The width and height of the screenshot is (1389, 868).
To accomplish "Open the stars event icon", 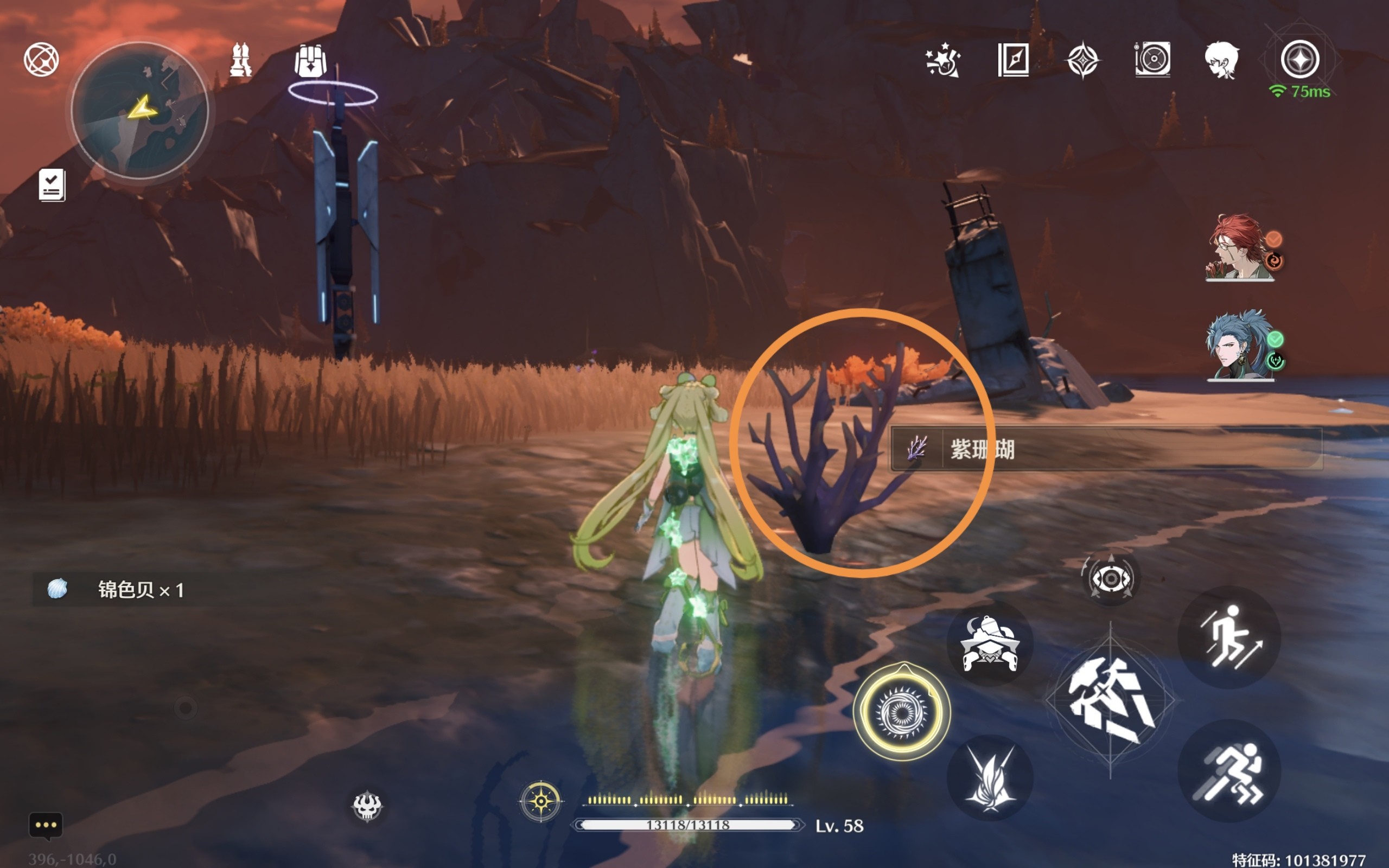I will [942, 60].
